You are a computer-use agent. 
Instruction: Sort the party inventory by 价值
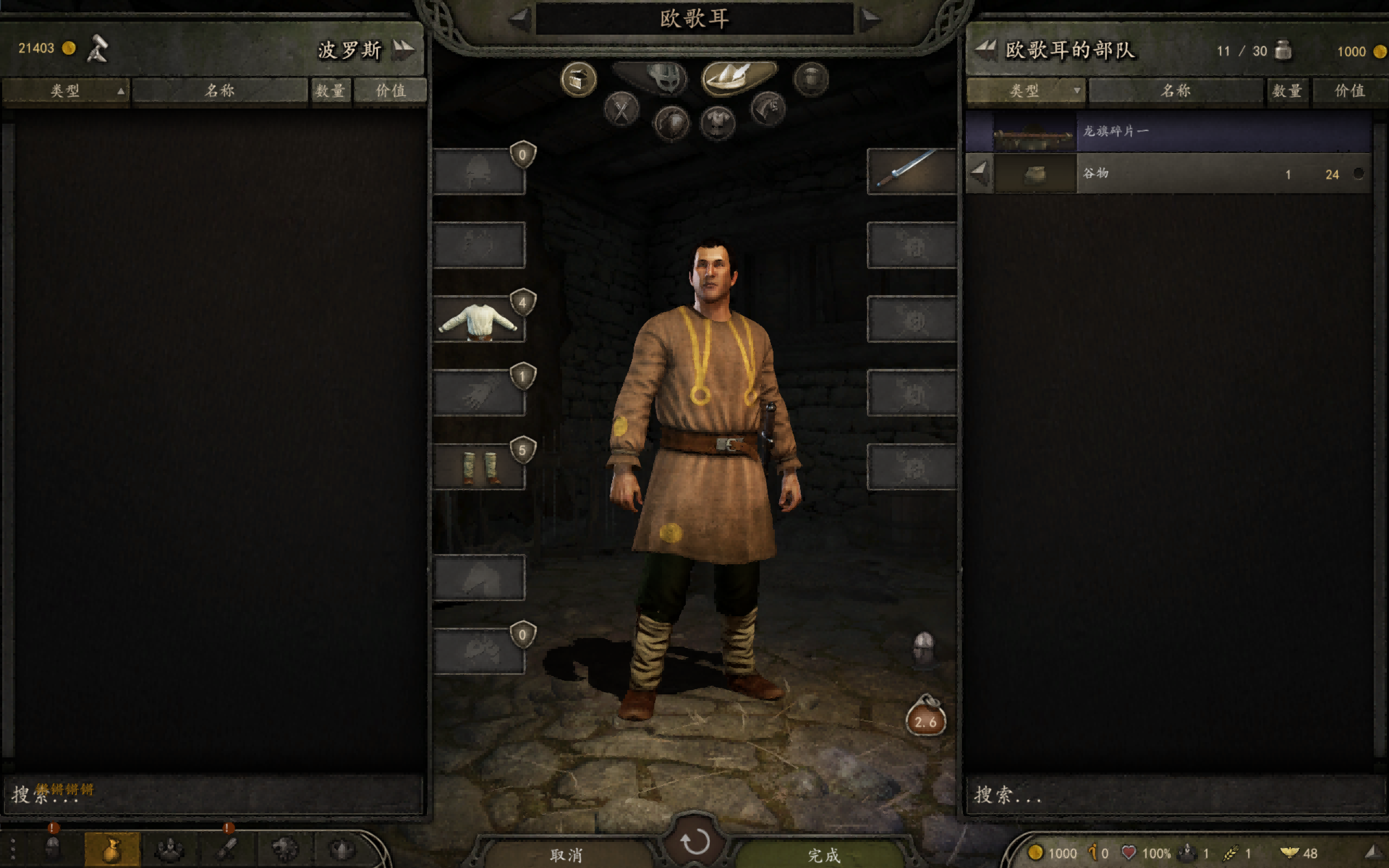[1349, 91]
